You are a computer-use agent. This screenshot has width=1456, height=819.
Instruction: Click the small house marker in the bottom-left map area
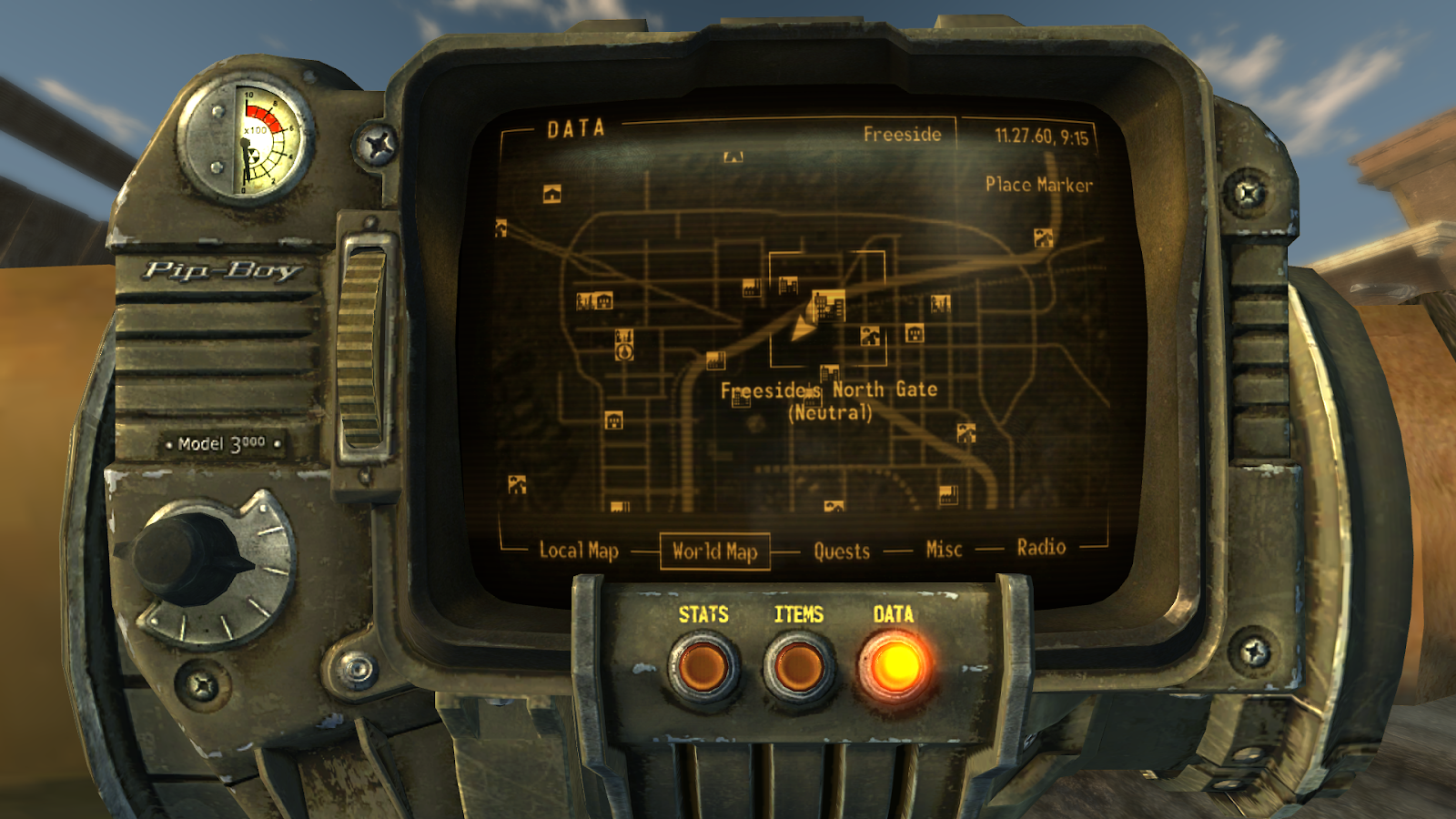coord(515,484)
